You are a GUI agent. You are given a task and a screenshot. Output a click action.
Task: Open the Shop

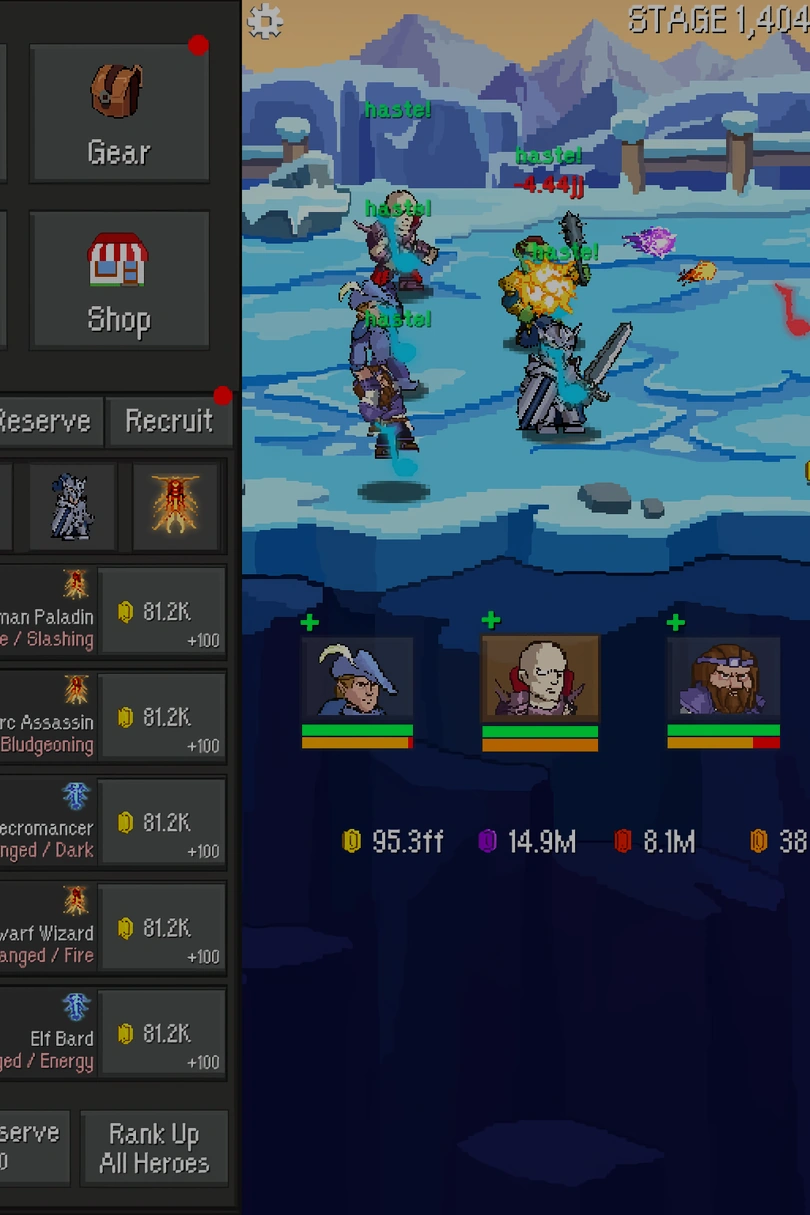point(119,280)
